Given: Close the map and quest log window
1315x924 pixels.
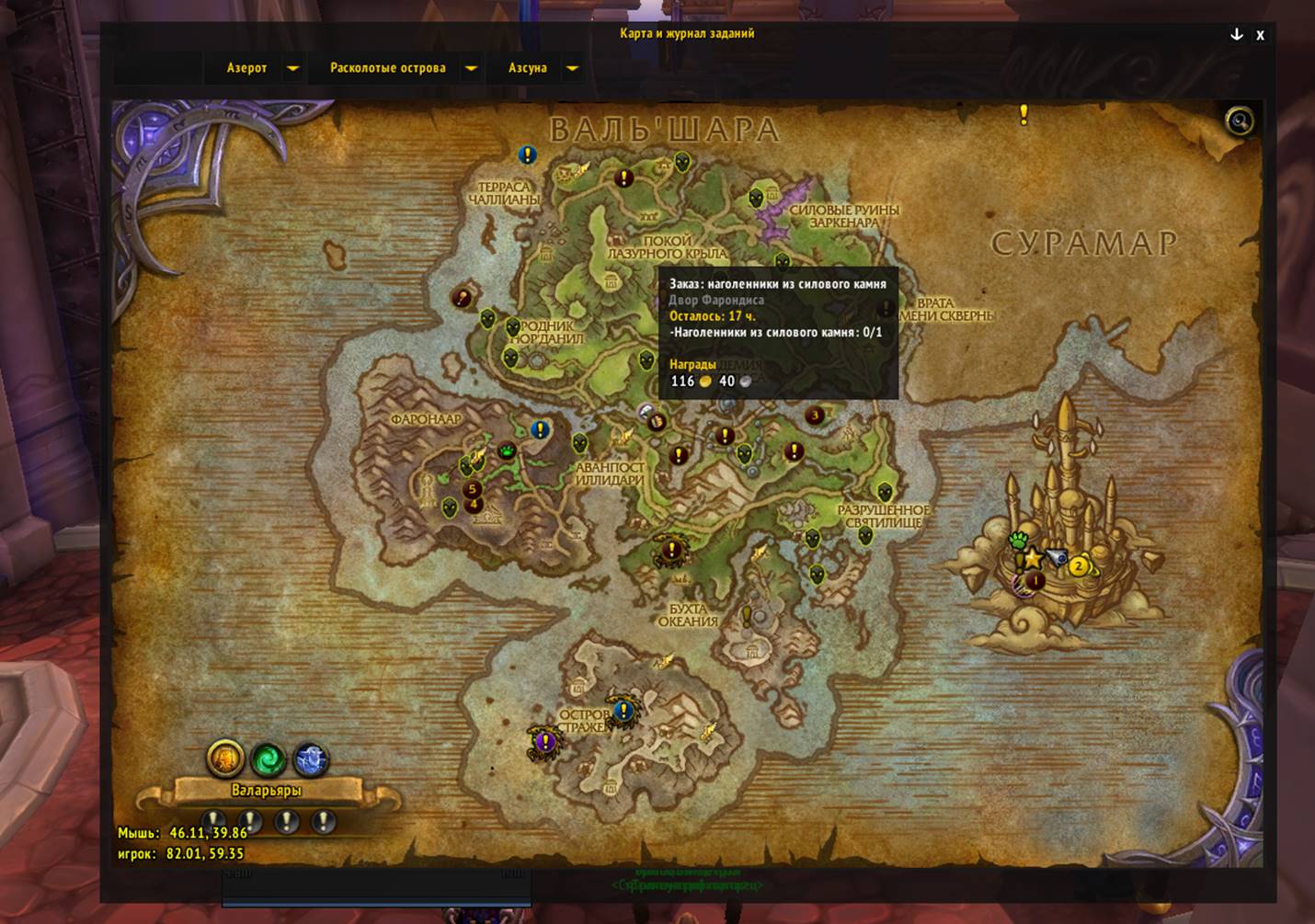Looking at the screenshot, I should [x=1260, y=35].
